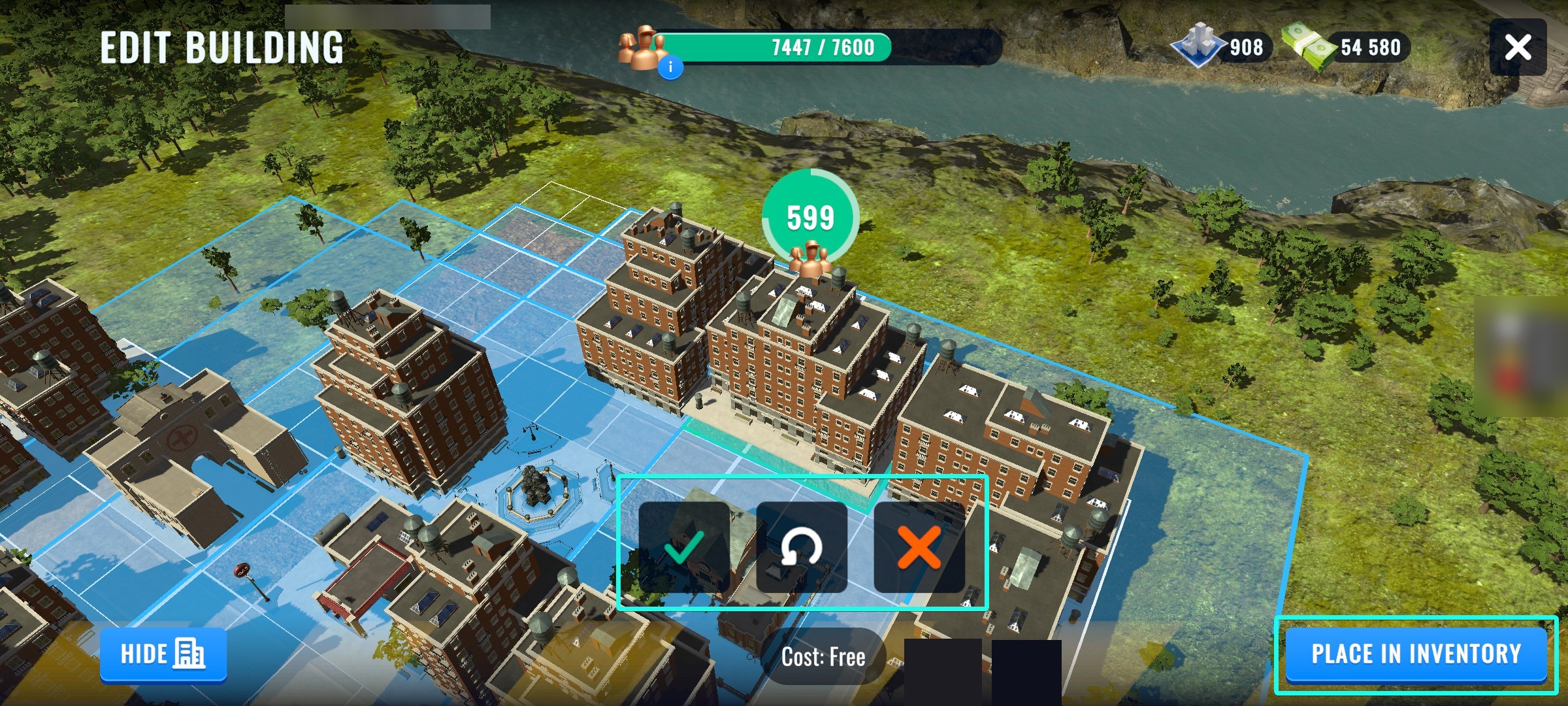
Task: Open the city blueprint resource counter
Action: [x=1222, y=47]
